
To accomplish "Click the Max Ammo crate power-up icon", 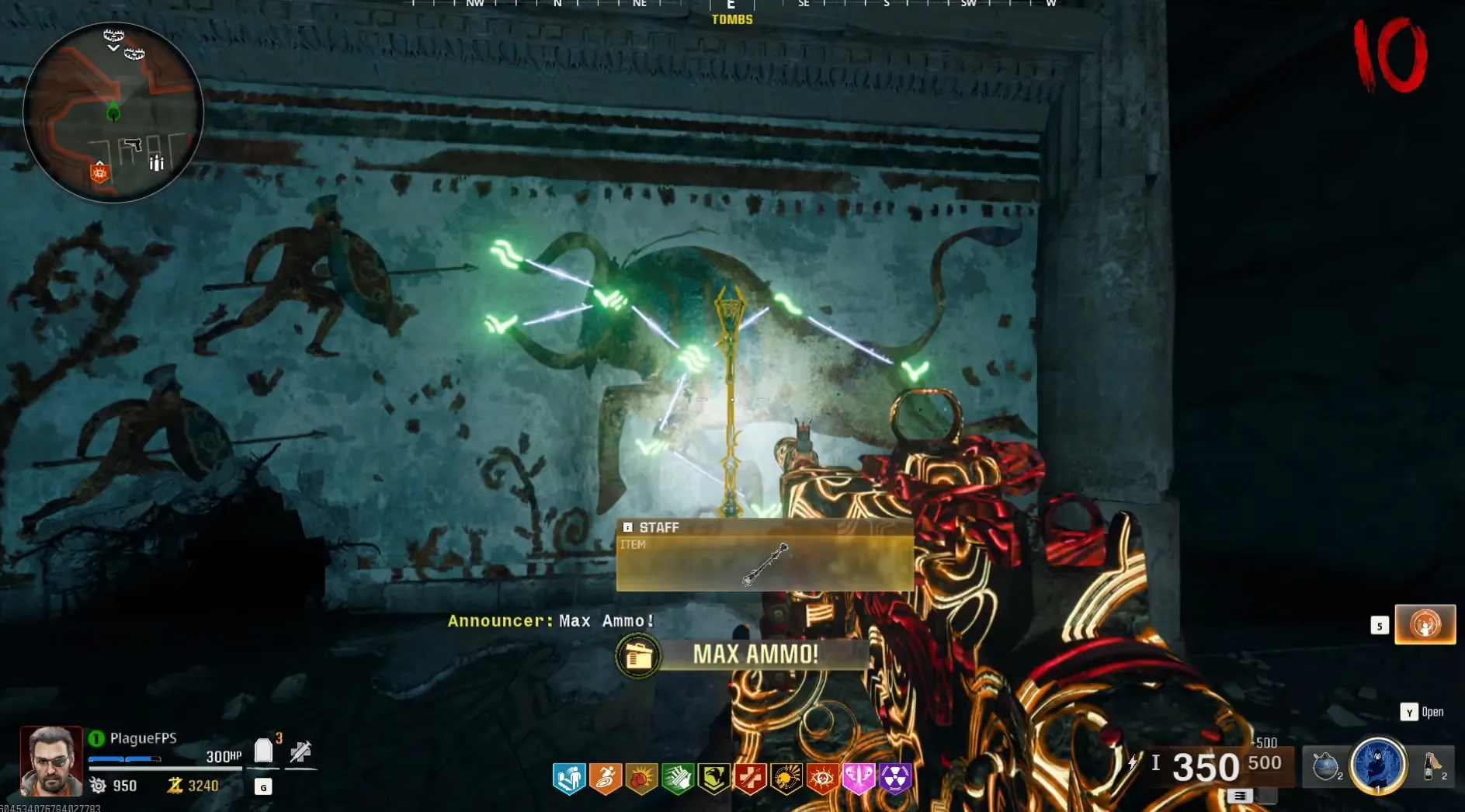I will coord(638,656).
